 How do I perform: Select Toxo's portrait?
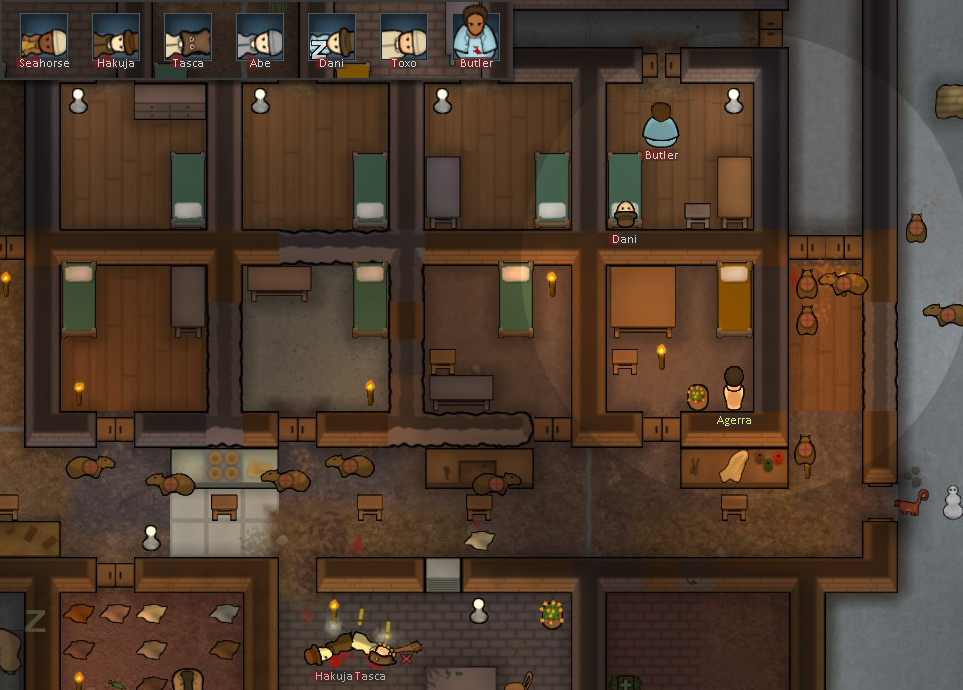[404, 37]
